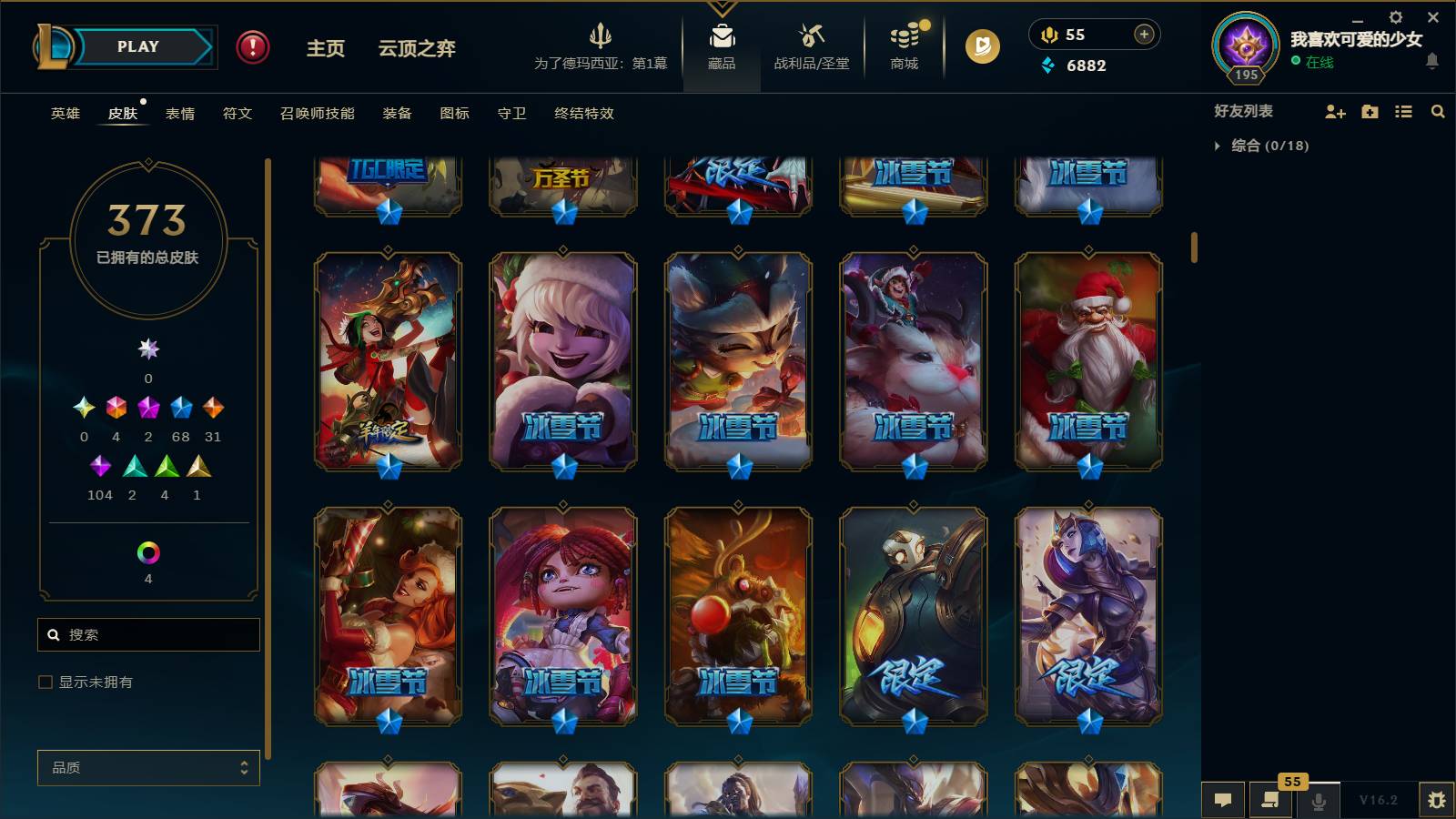Open the 品质 quality dropdown

pos(147,768)
